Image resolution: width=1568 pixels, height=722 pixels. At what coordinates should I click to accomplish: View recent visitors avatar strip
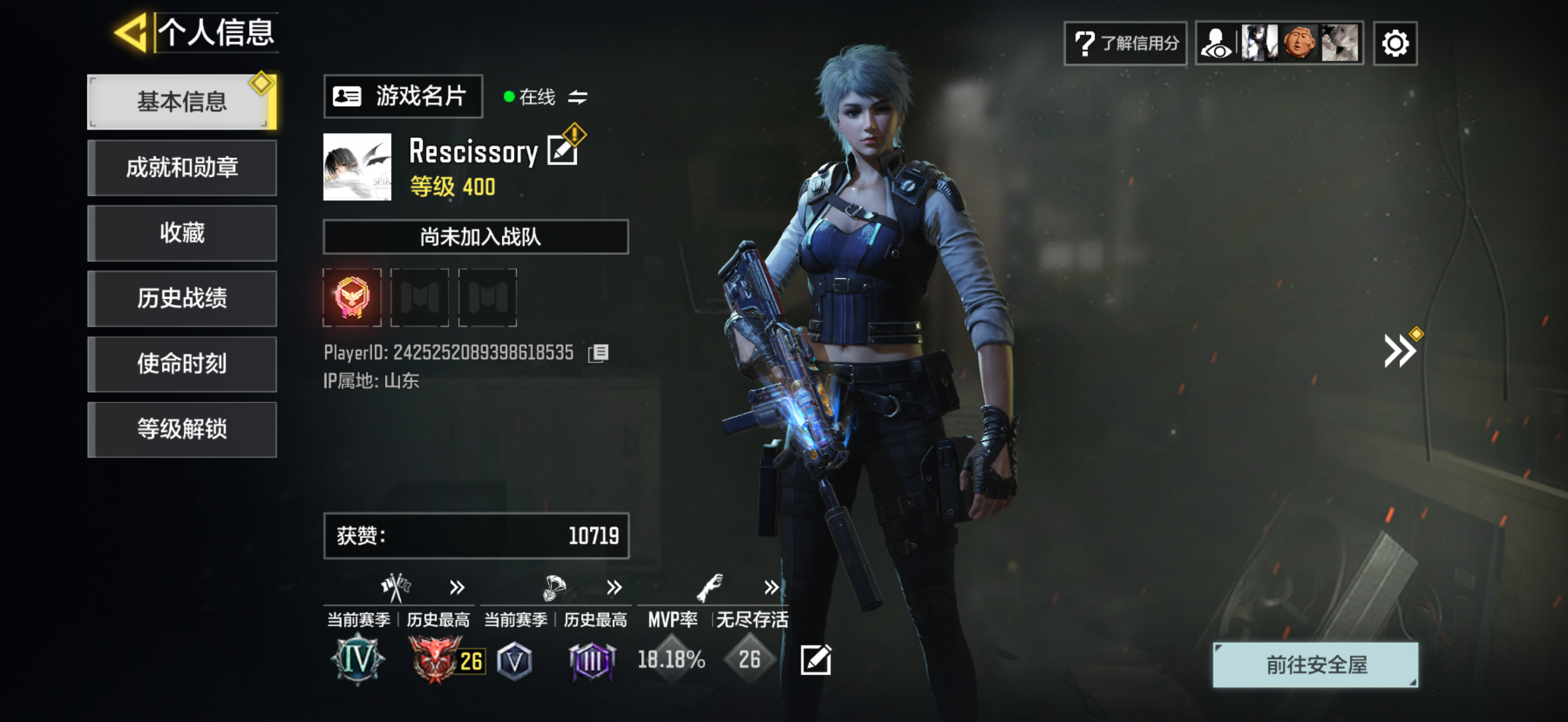tap(1279, 43)
